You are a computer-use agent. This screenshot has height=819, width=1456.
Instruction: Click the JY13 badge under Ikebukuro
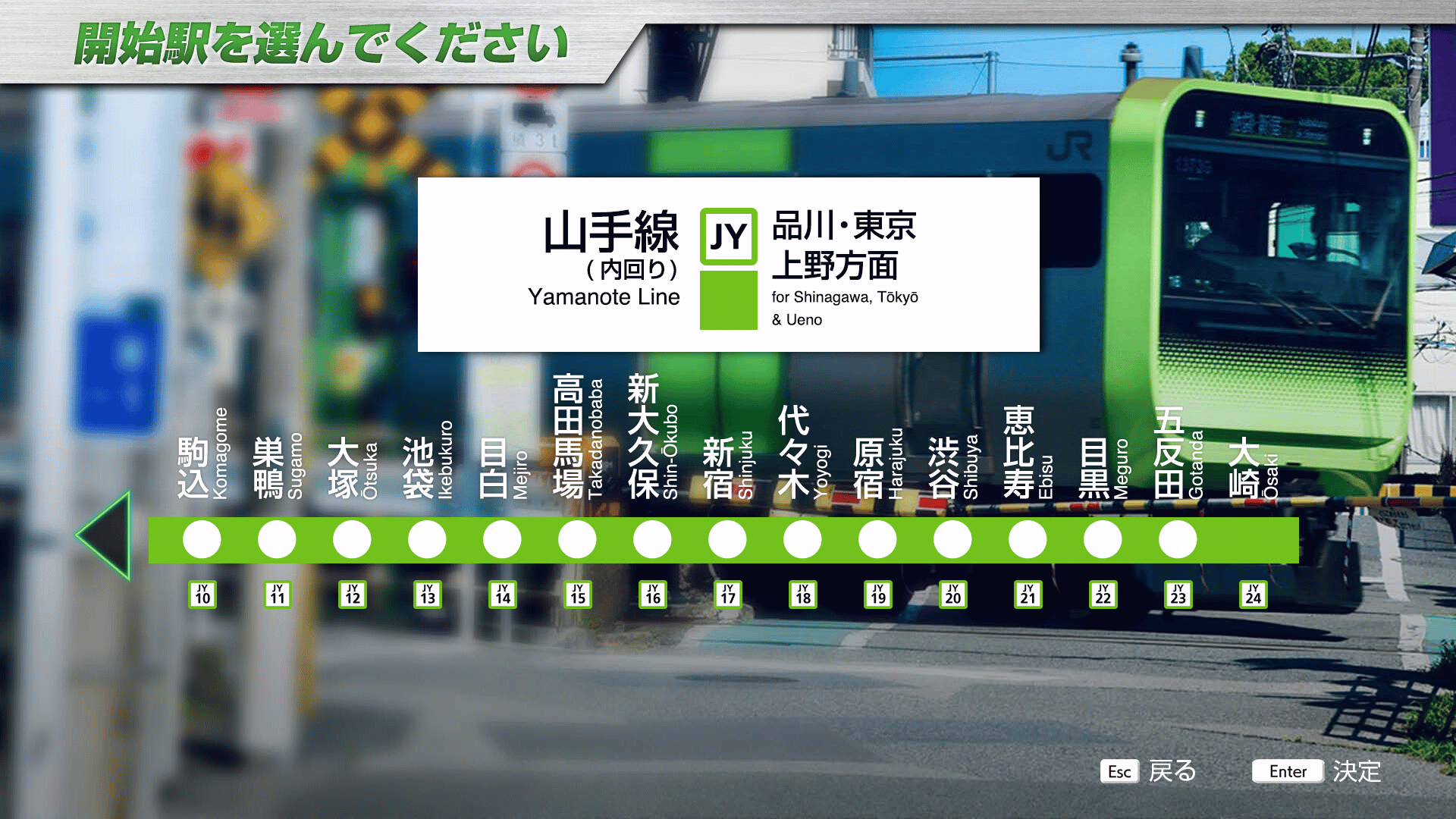click(x=427, y=595)
